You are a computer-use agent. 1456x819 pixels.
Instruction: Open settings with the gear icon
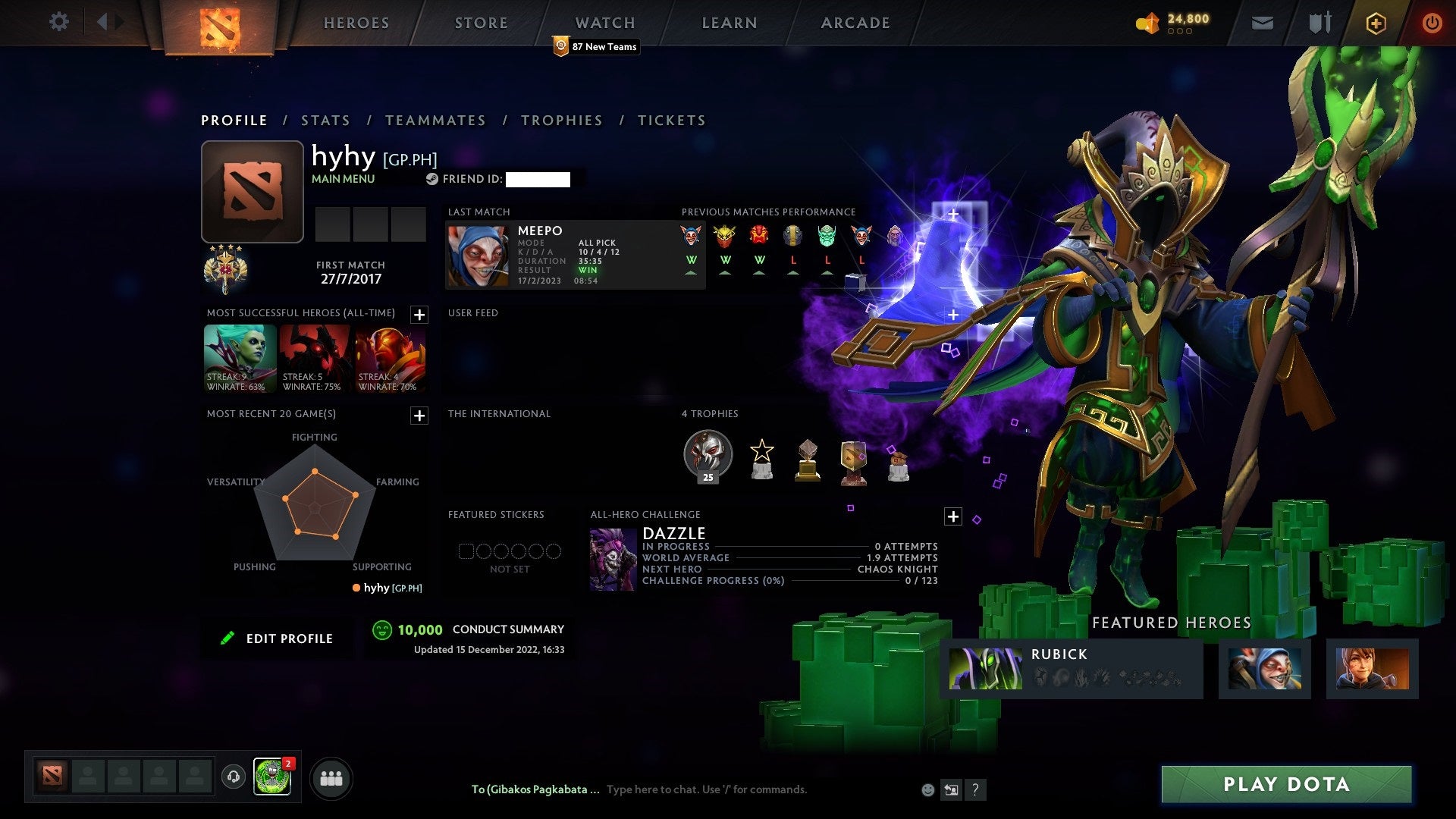[x=59, y=22]
